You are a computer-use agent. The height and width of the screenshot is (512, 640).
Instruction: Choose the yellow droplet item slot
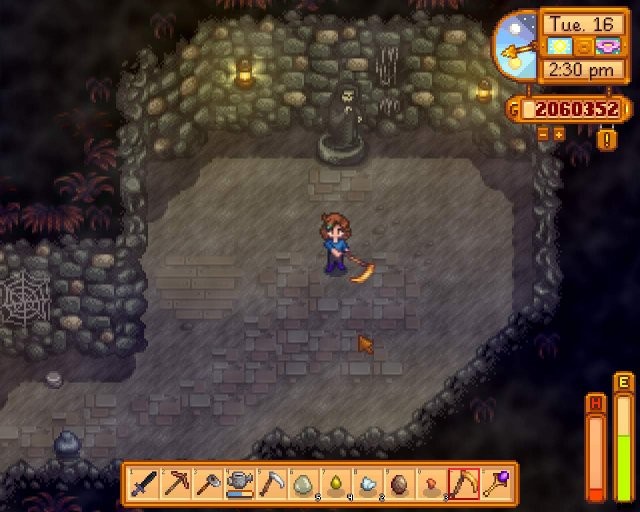tap(335, 484)
